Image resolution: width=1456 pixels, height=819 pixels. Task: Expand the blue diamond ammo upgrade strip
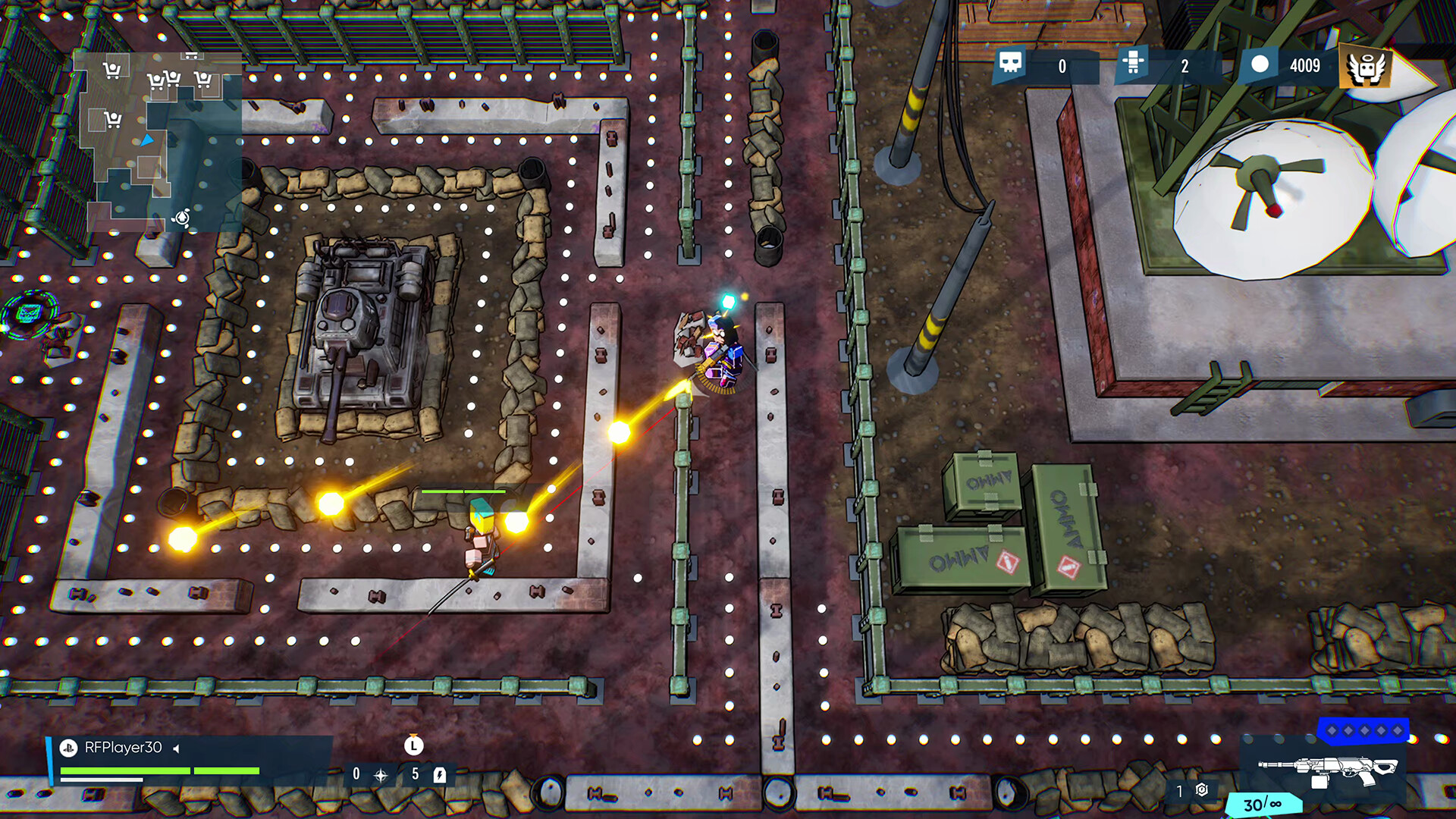coord(1365,731)
